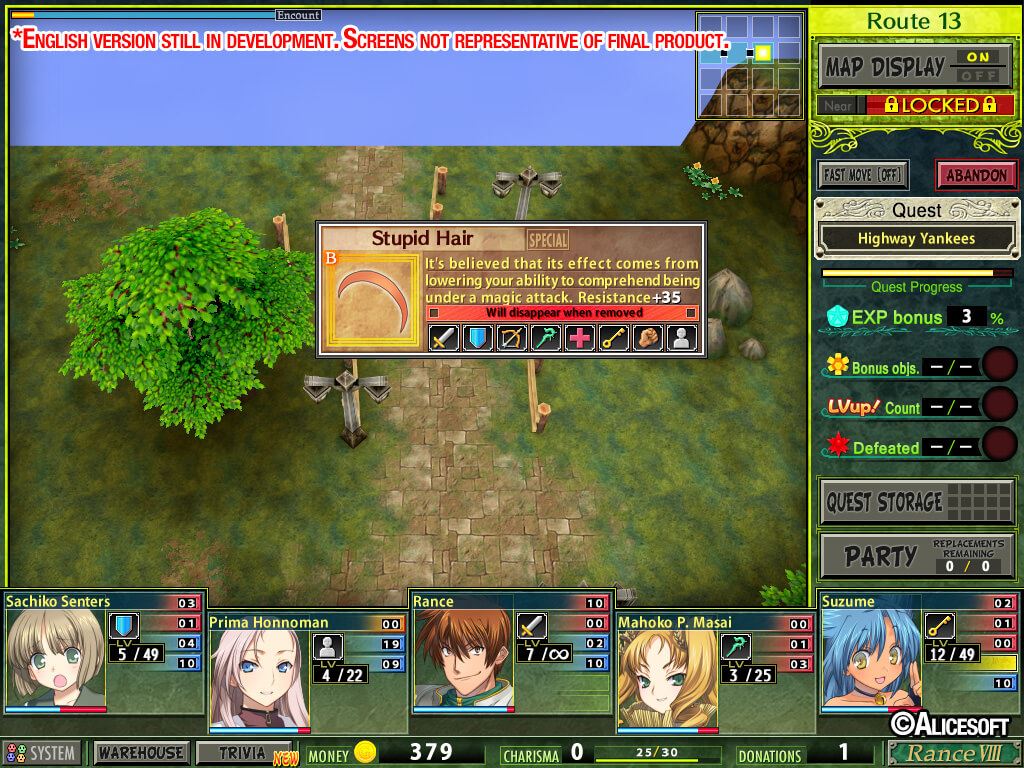Screen dimensions: 1024x768
Task: Open Quest Storage
Action: pos(916,502)
